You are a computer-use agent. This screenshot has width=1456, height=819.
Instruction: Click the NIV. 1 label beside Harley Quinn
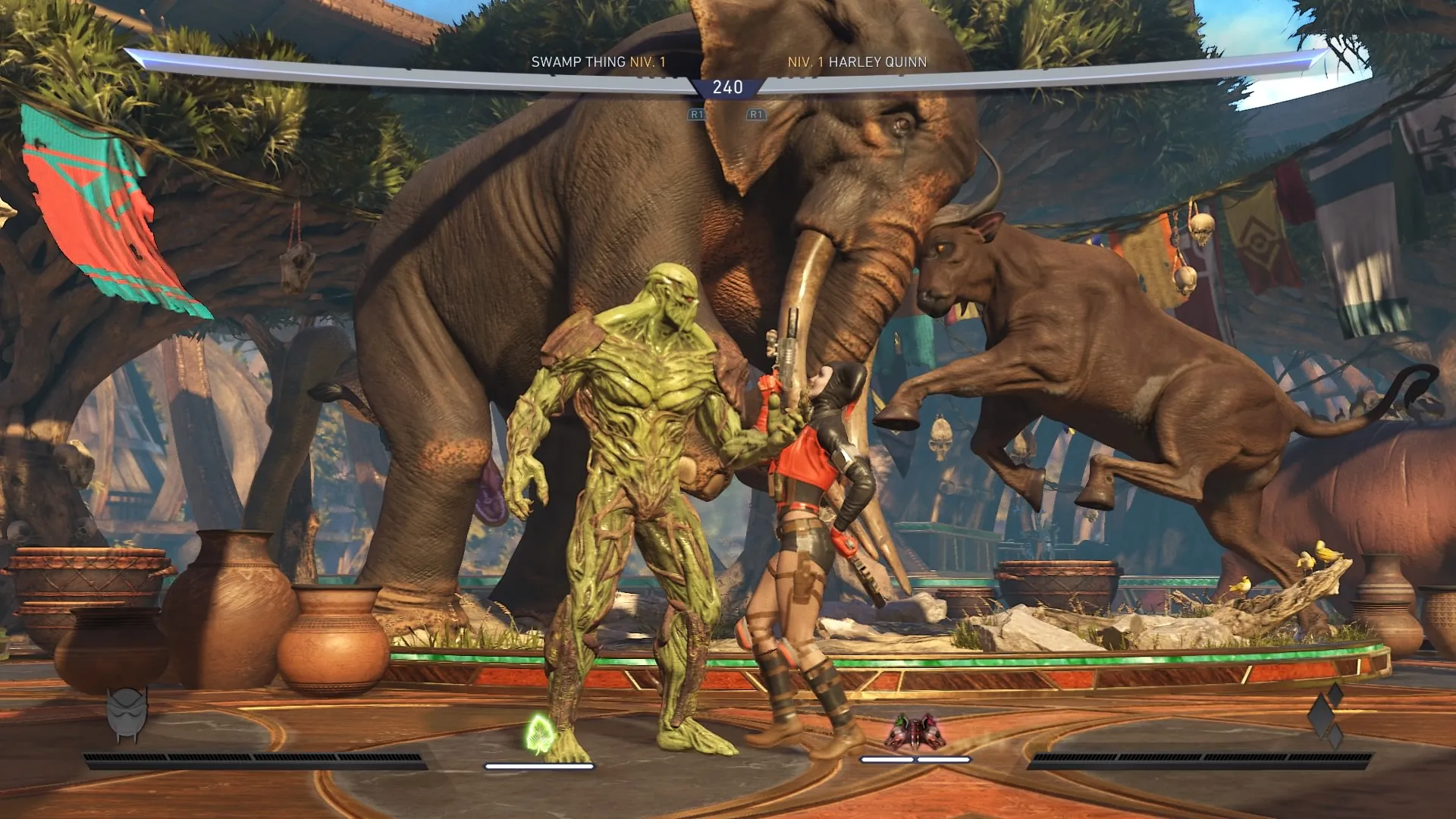tap(806, 62)
